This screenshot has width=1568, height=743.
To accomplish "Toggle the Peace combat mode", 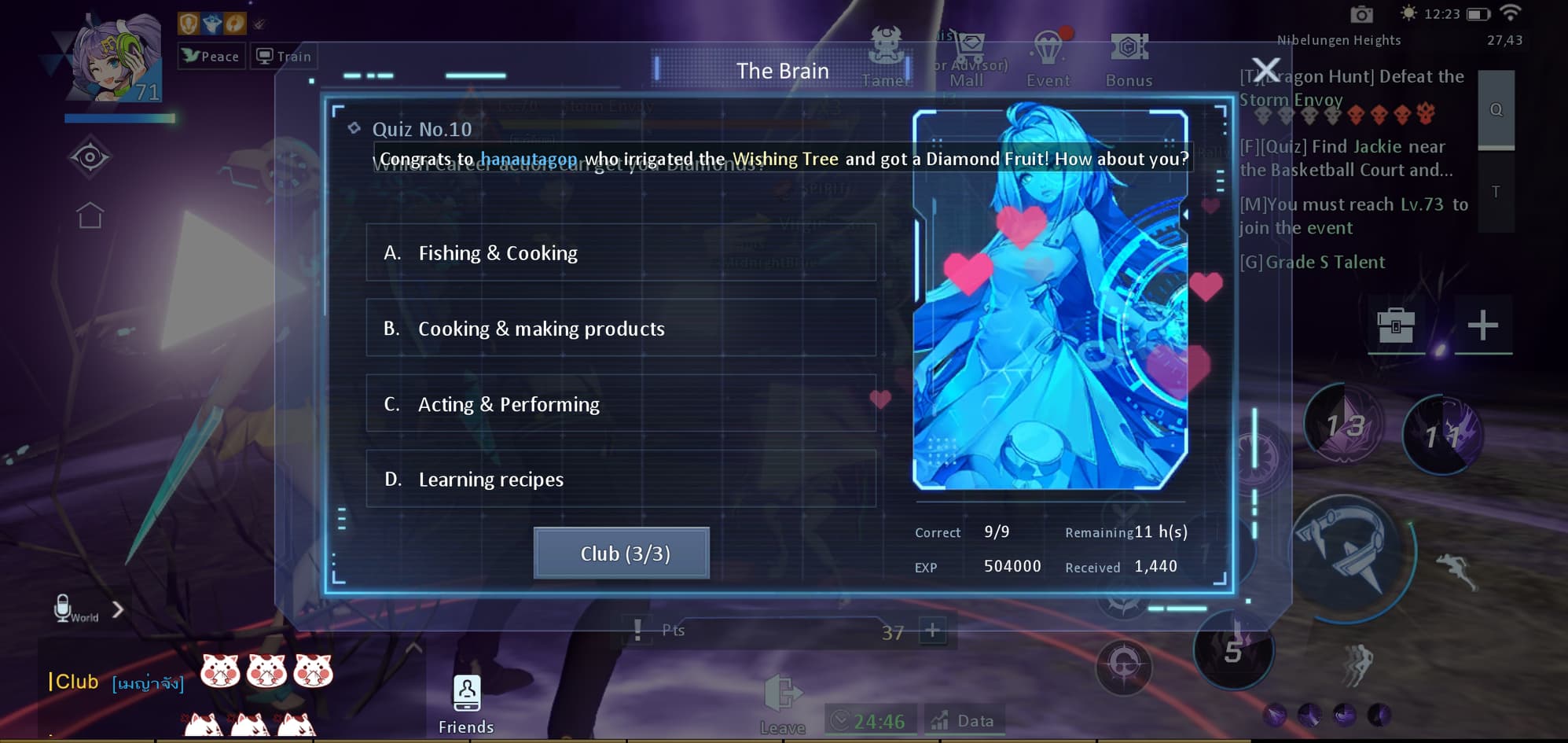I will 211,57.
